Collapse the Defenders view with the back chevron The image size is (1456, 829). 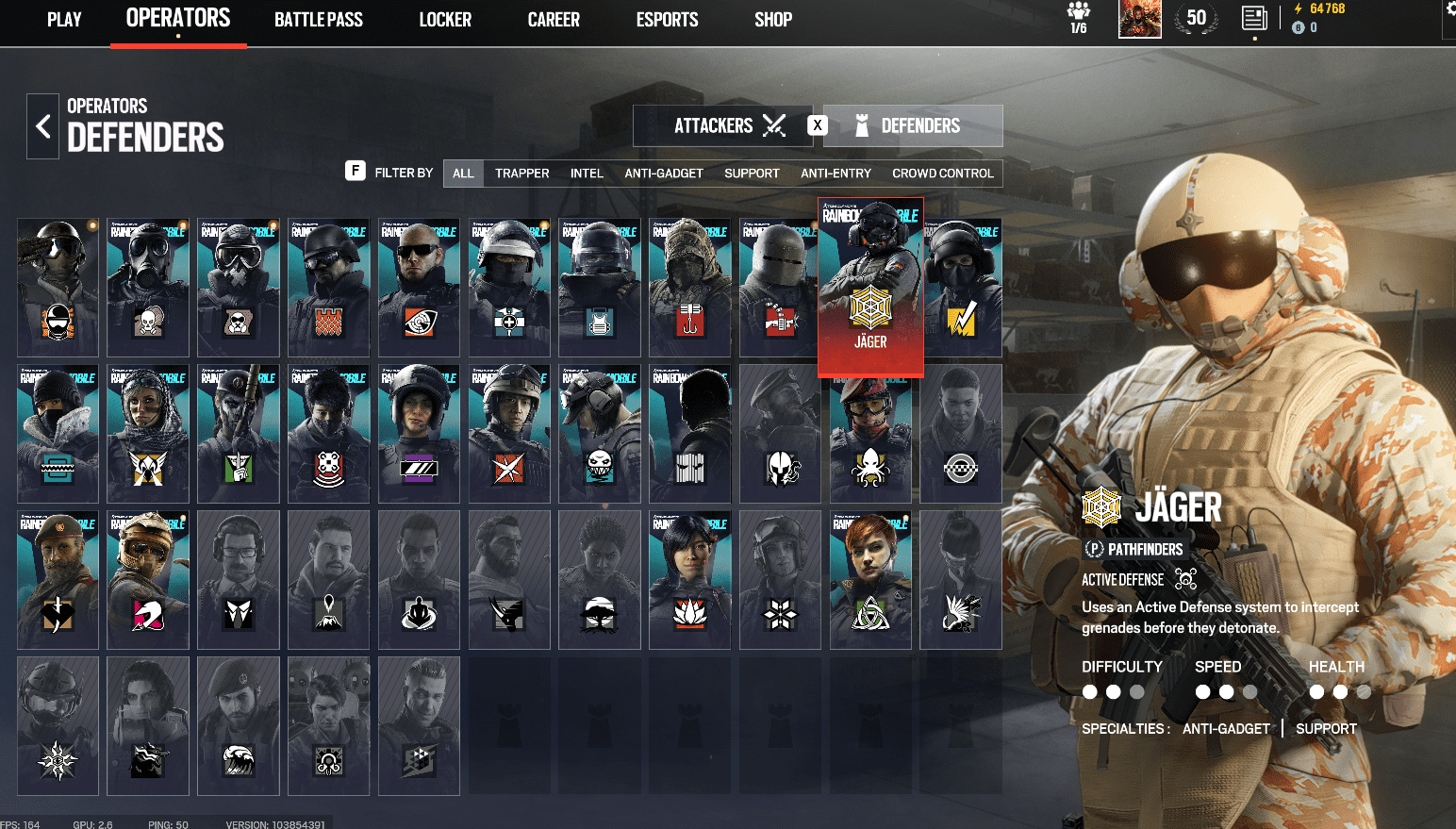(42, 125)
